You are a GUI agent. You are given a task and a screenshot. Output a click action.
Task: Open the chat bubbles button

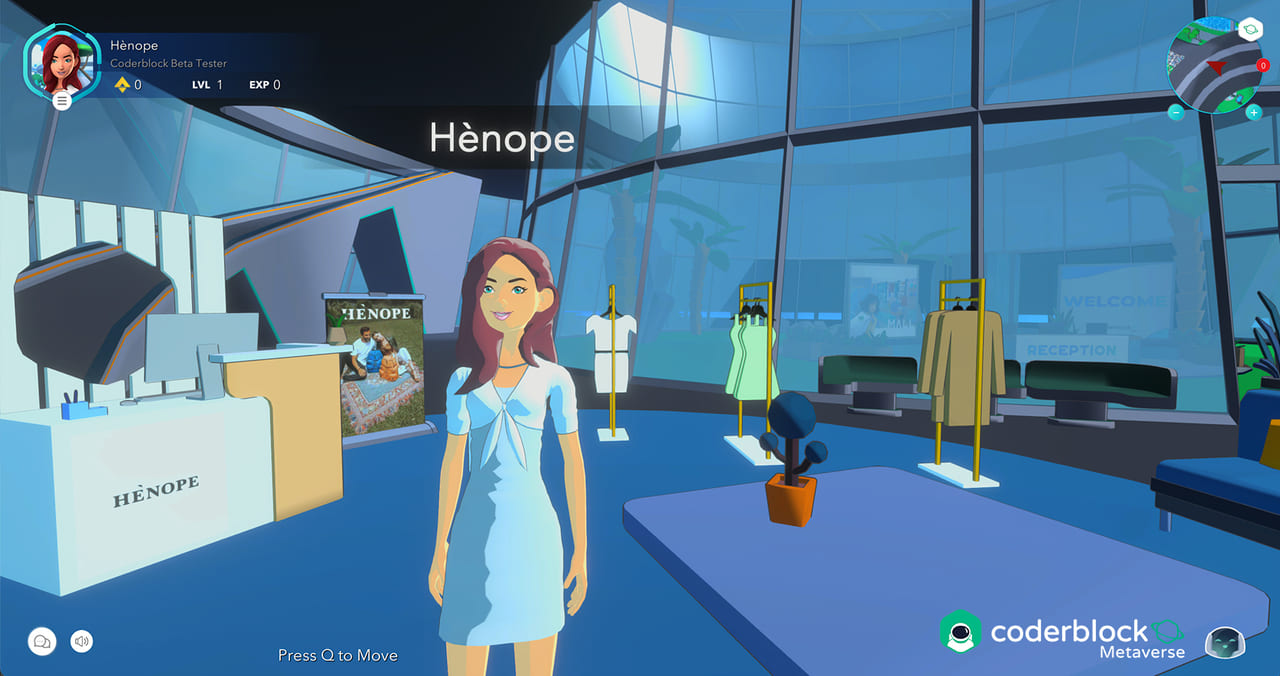click(x=42, y=641)
